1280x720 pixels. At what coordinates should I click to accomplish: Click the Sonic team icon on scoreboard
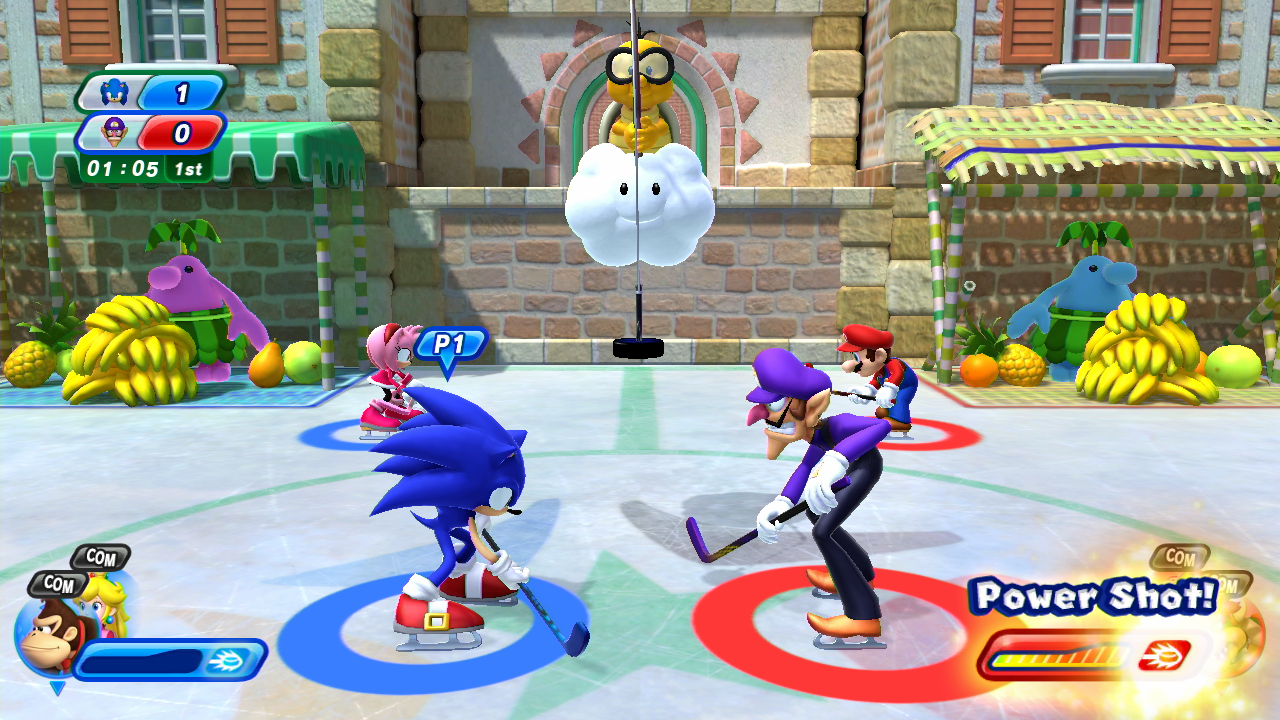pos(115,94)
